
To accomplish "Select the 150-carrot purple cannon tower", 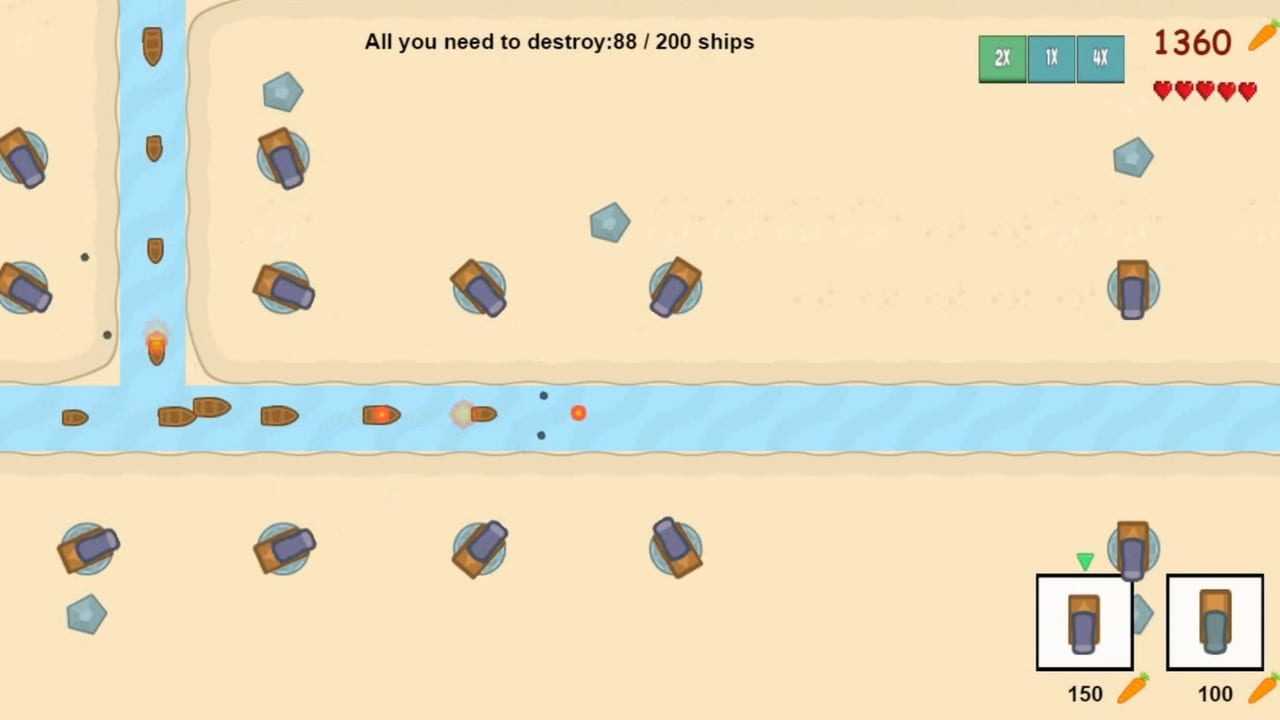I will coord(1084,622).
